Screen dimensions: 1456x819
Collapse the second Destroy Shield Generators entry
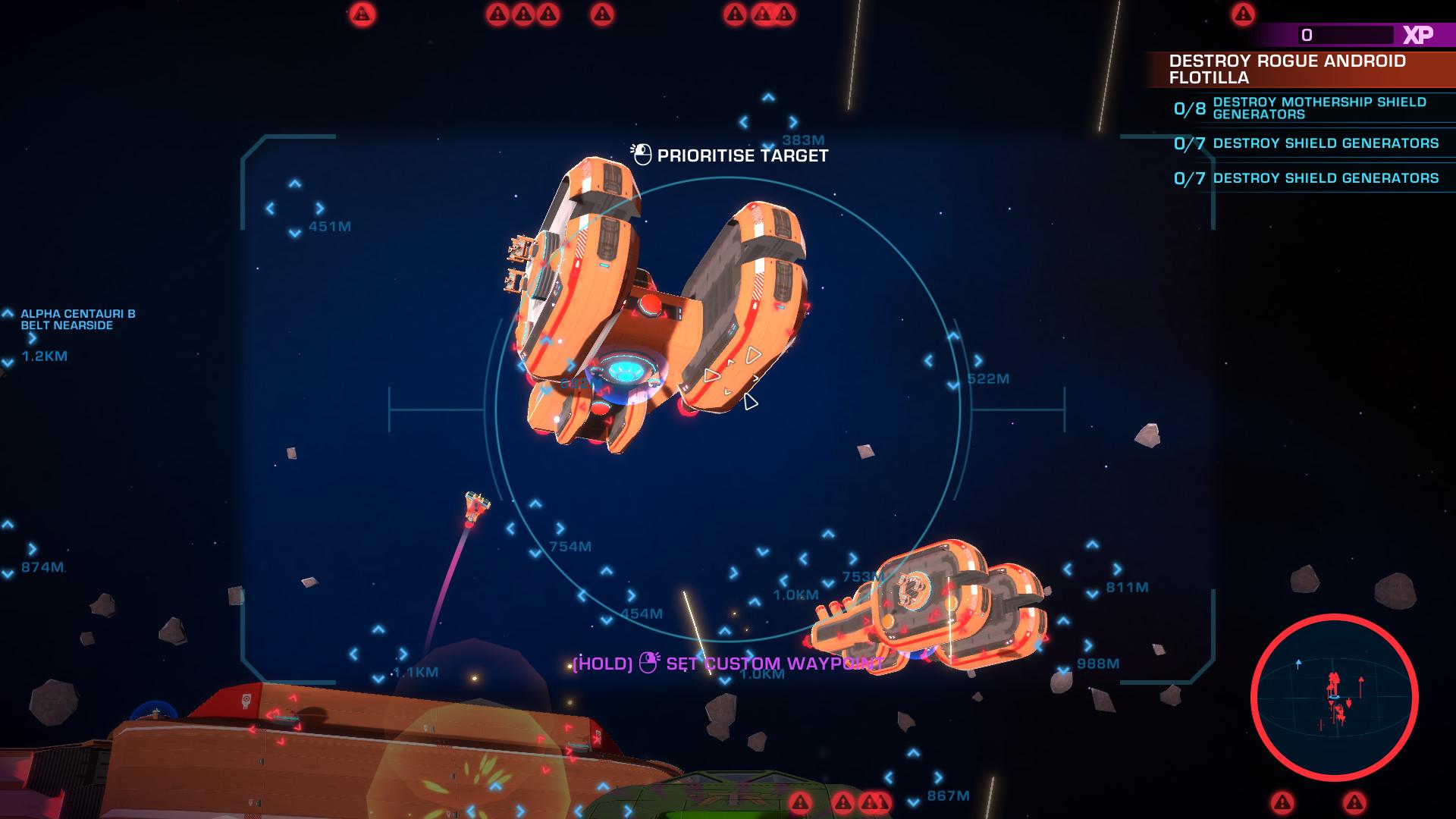(x=1326, y=179)
